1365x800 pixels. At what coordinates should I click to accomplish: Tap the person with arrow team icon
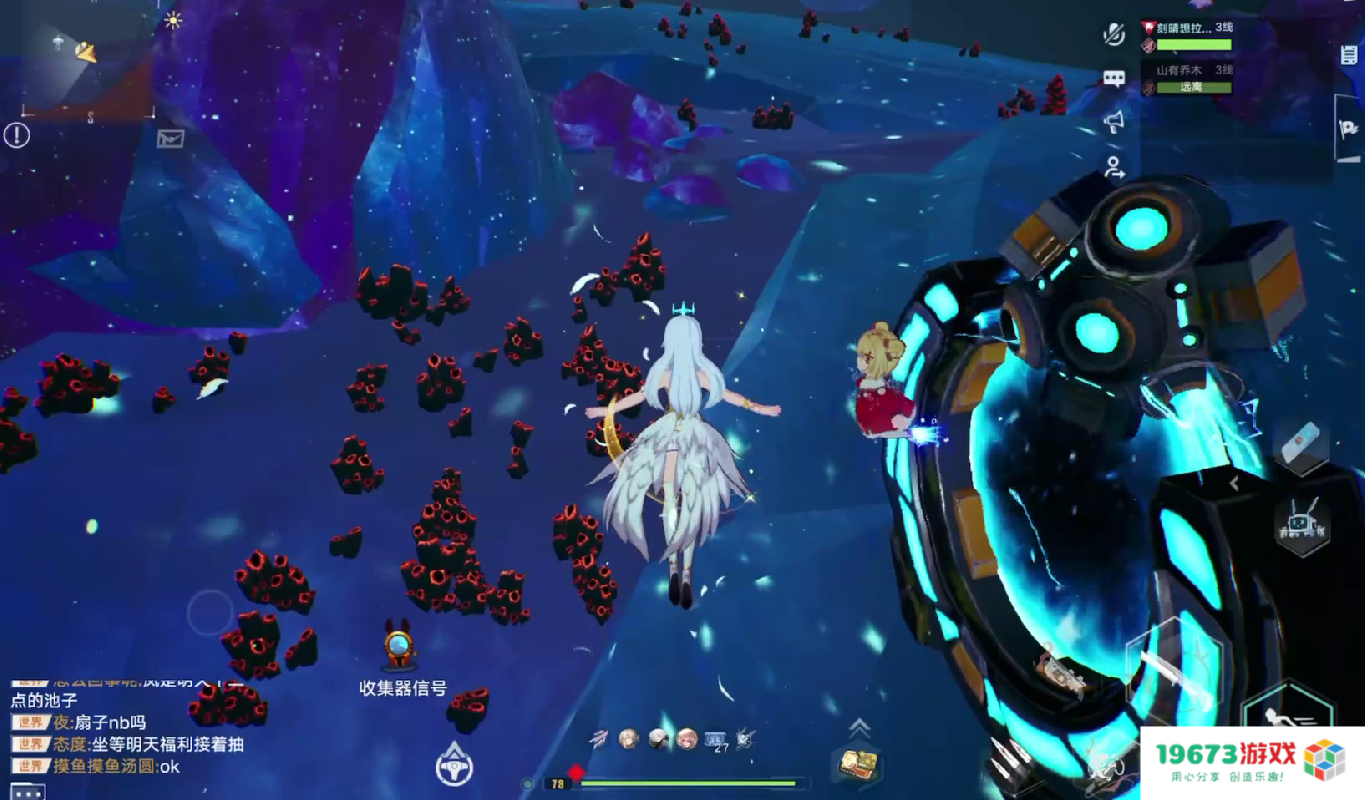pyautogui.click(x=1114, y=168)
